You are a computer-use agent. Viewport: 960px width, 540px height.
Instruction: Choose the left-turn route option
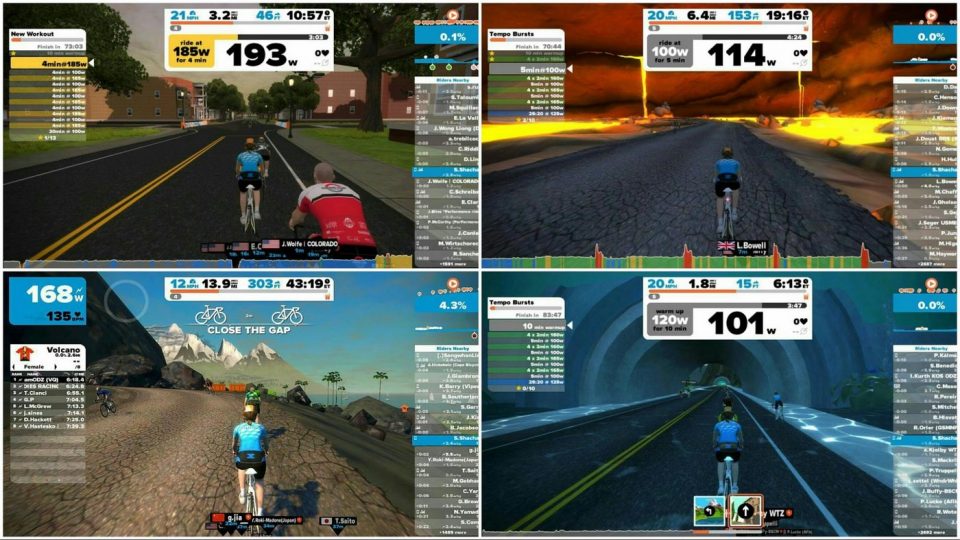[x=709, y=511]
